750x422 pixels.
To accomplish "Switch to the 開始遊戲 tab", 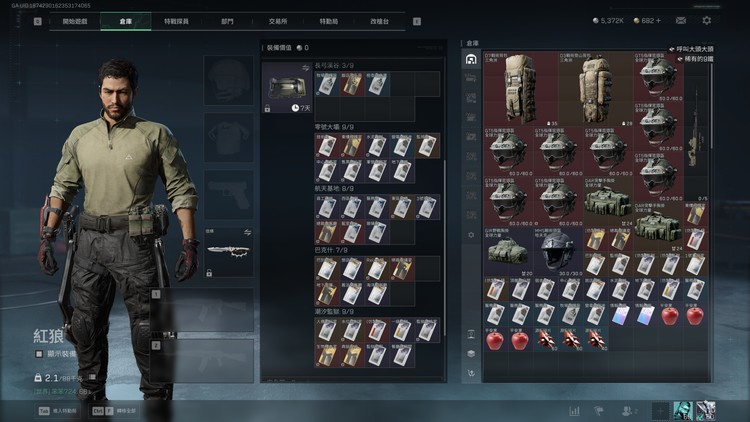I will pos(74,20).
